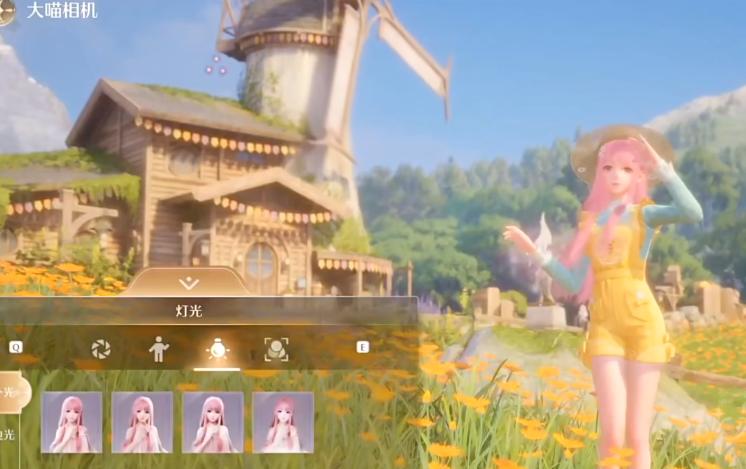Screen dimensions: 746x469
Task: Switch to the aperture camera settings tab
Action: pos(100,348)
